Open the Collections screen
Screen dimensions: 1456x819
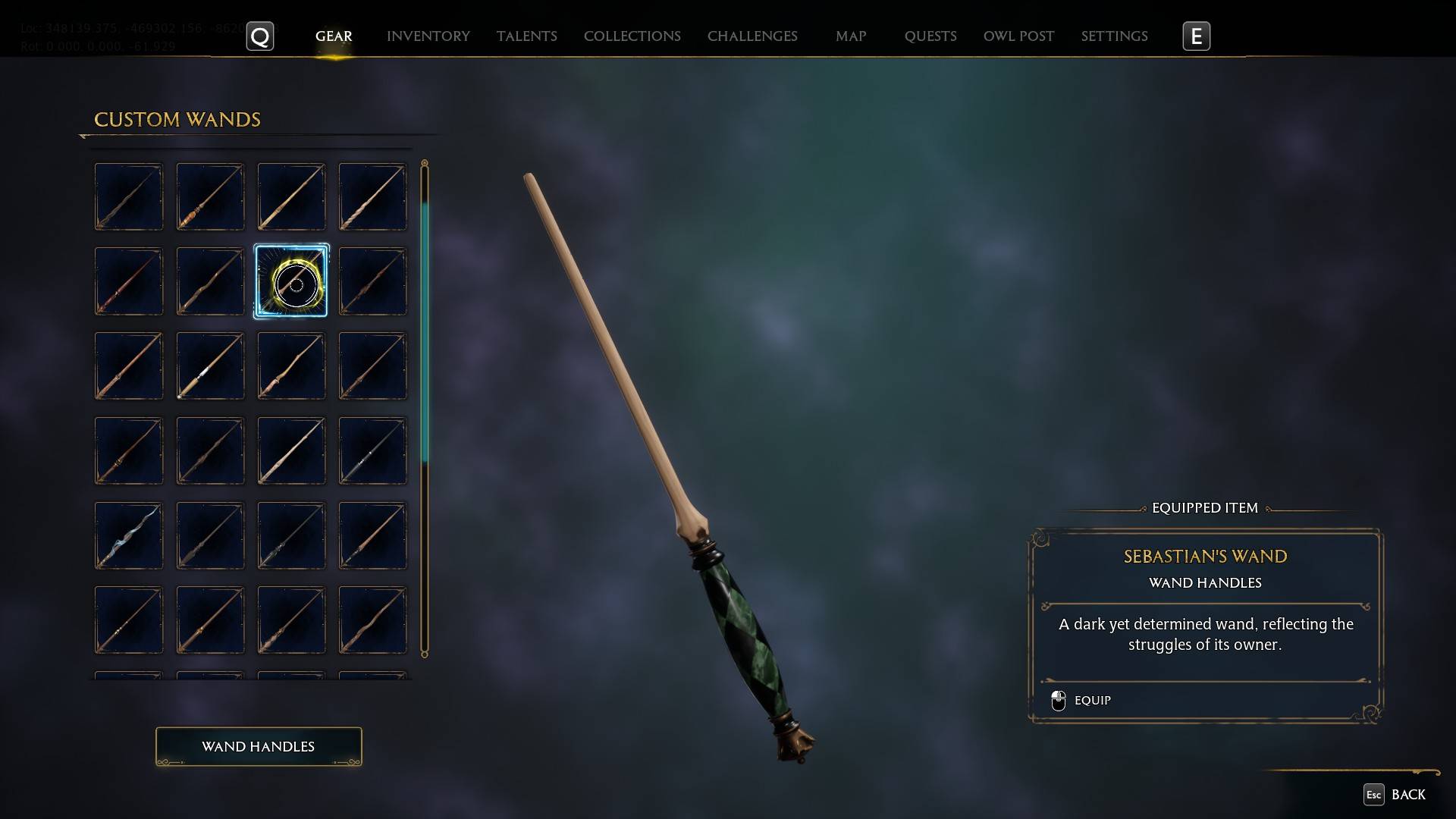point(632,36)
